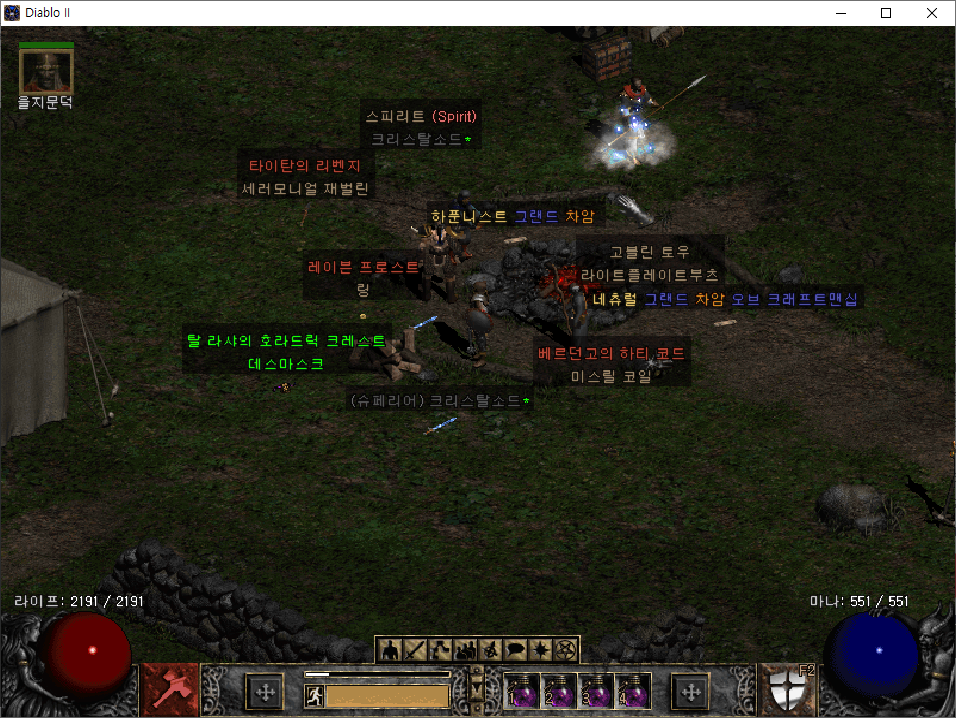Image resolution: width=956 pixels, height=718 pixels.
Task: Select the shield skill marked F2
Action: 786,690
